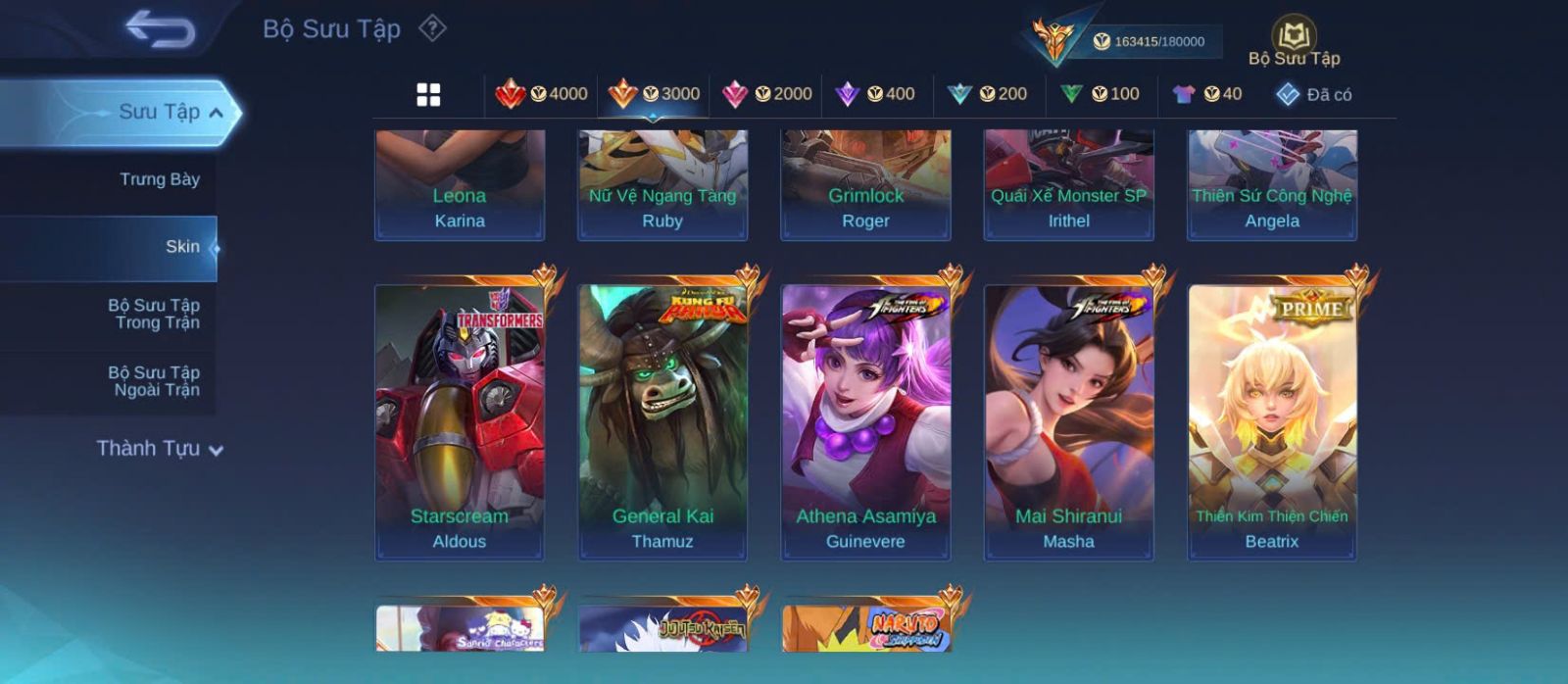Switch to the 2000 point tier tab
Screen dimensions: 1568x684
(767, 94)
